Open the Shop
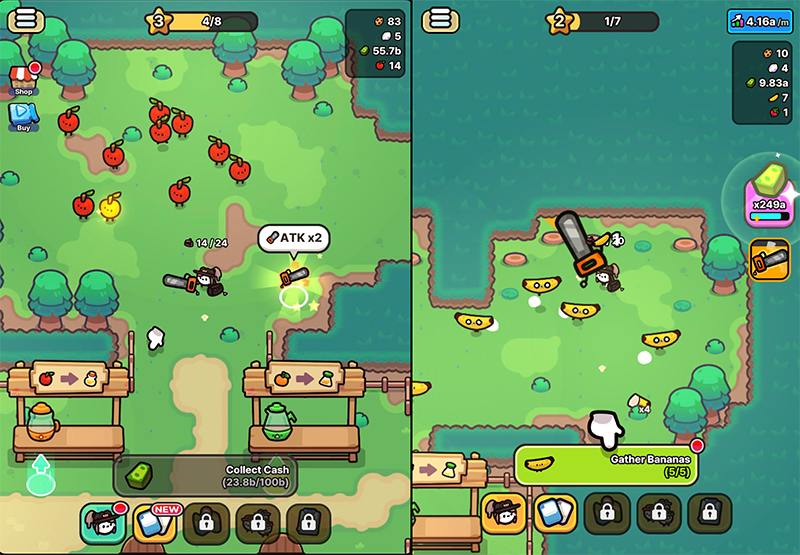Image resolution: width=800 pixels, height=555 pixels. 23,79
